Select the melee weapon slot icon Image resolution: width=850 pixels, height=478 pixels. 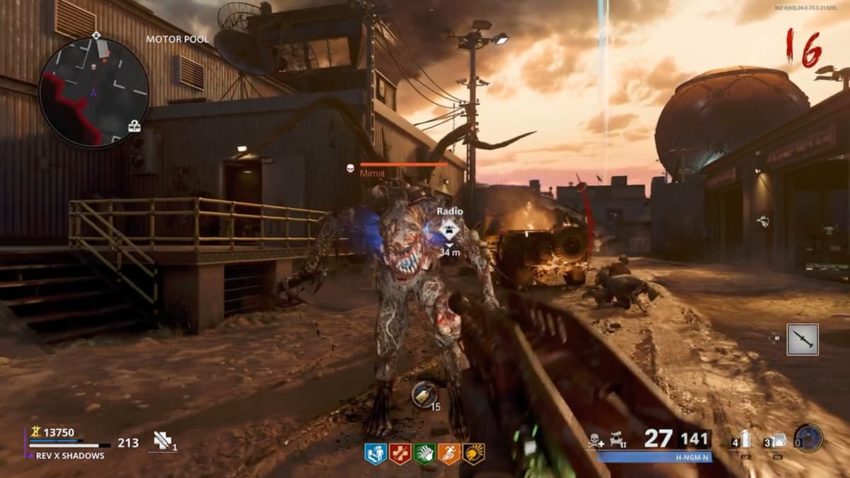pos(802,340)
